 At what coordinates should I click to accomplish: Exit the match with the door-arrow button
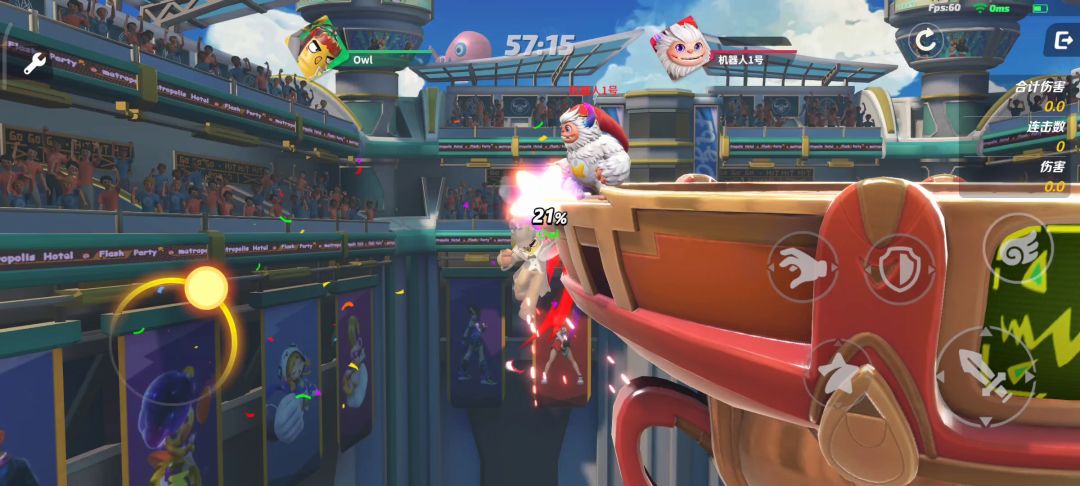pyautogui.click(x=1060, y=40)
